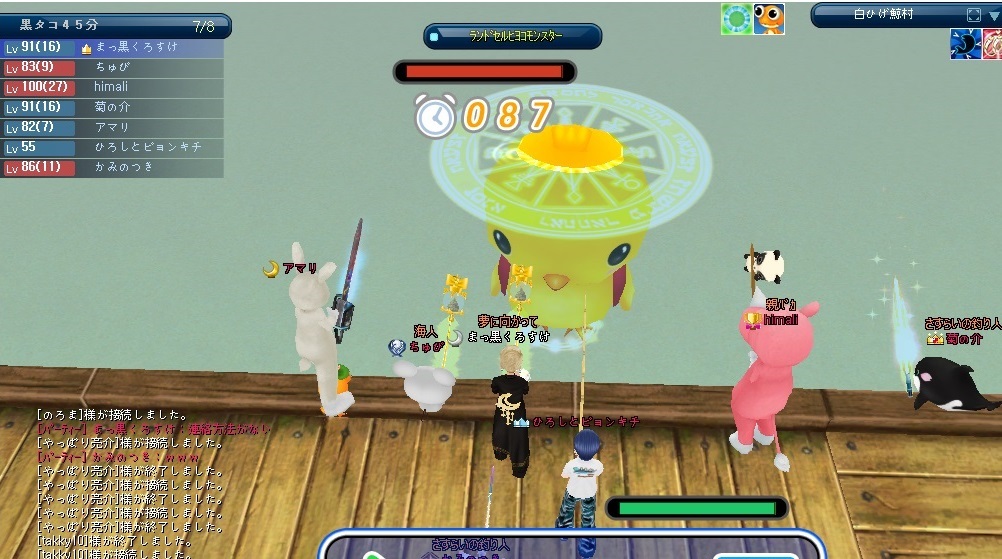Choose himali in the party list

click(112, 87)
